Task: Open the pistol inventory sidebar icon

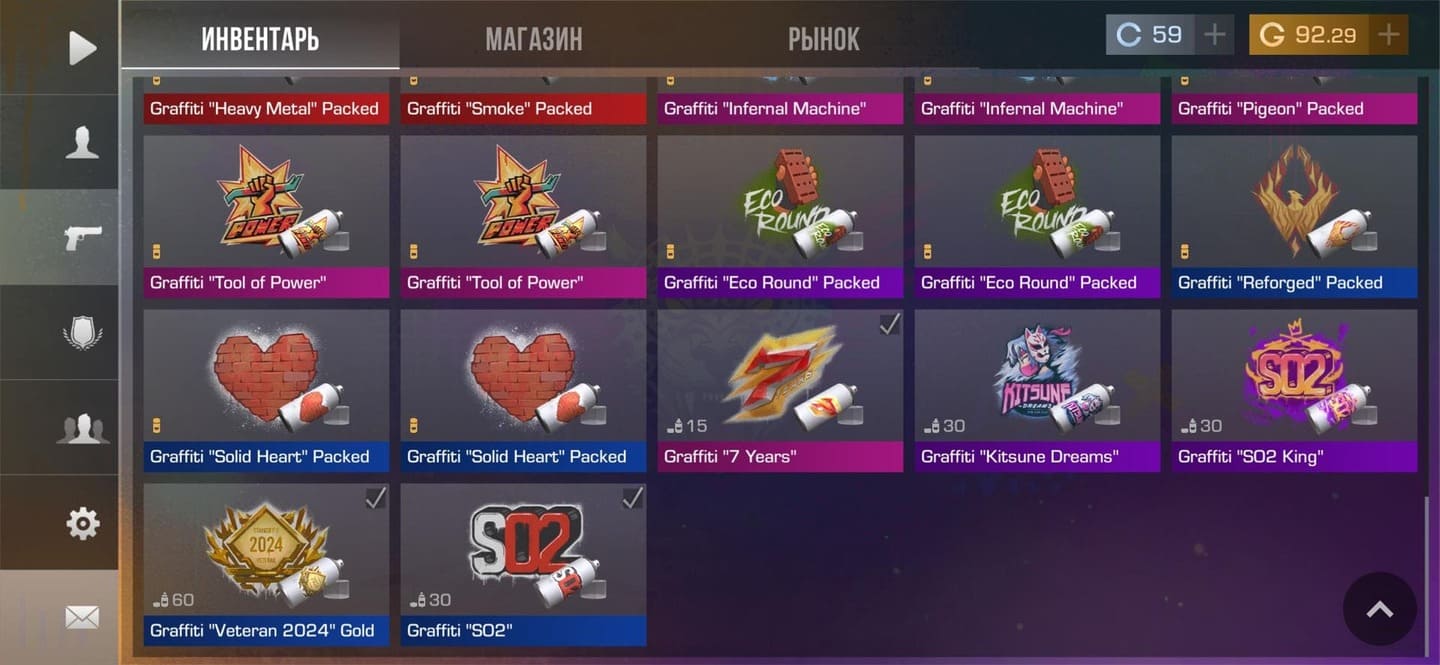Action: tap(82, 238)
